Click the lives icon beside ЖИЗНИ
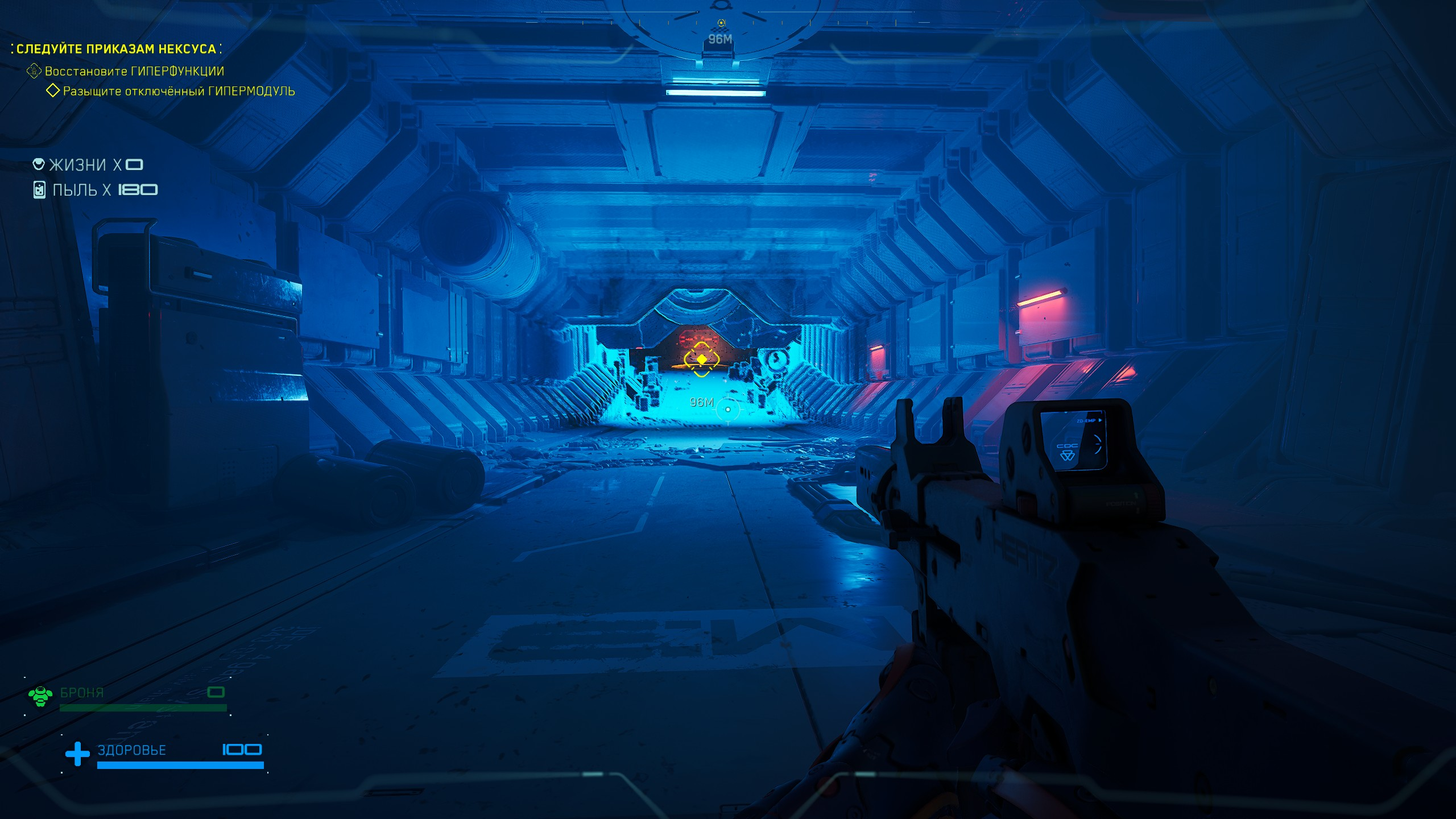Screen dimensions: 1456x819 39,164
